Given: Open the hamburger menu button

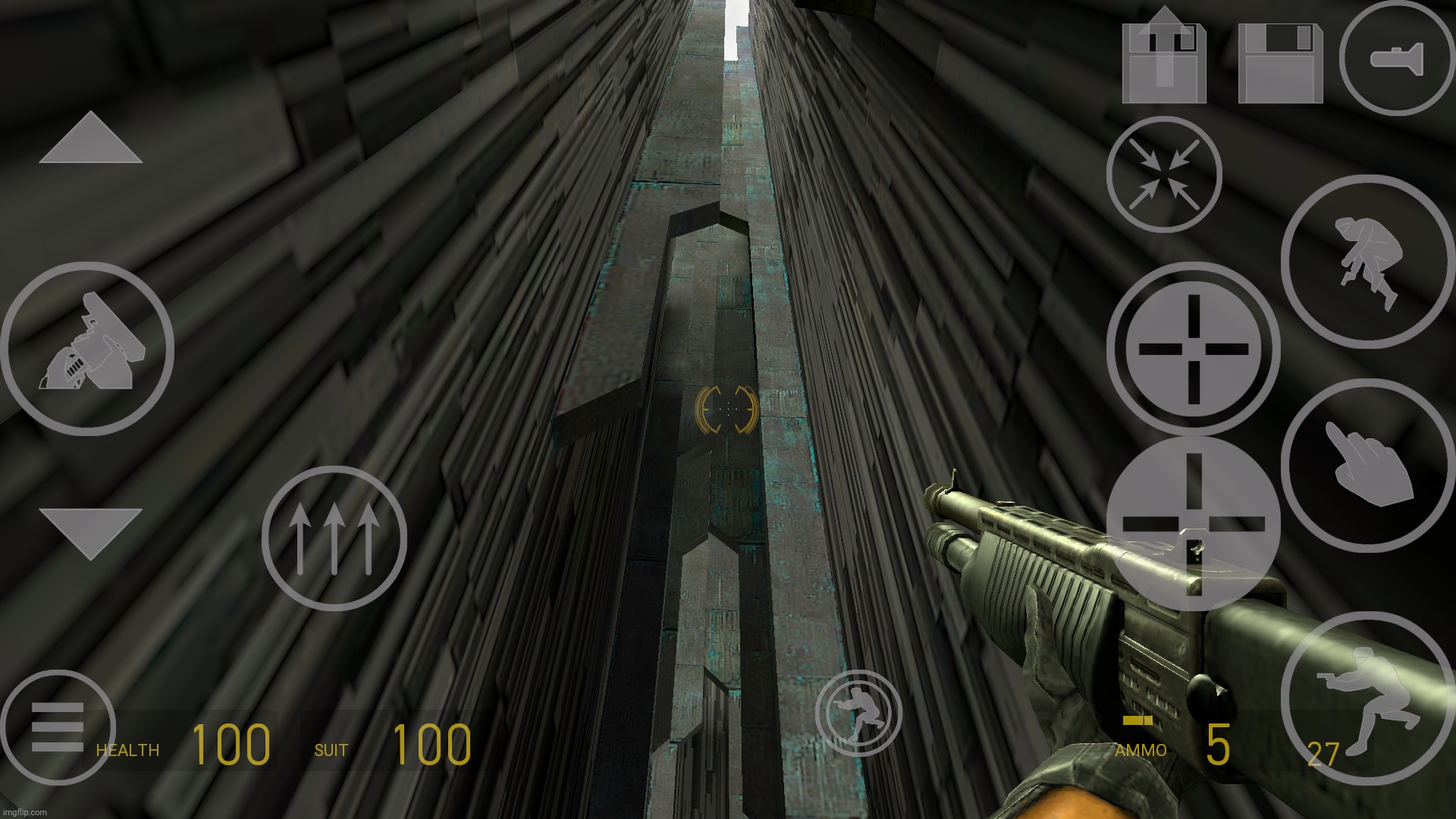Looking at the screenshot, I should pos(58,727).
